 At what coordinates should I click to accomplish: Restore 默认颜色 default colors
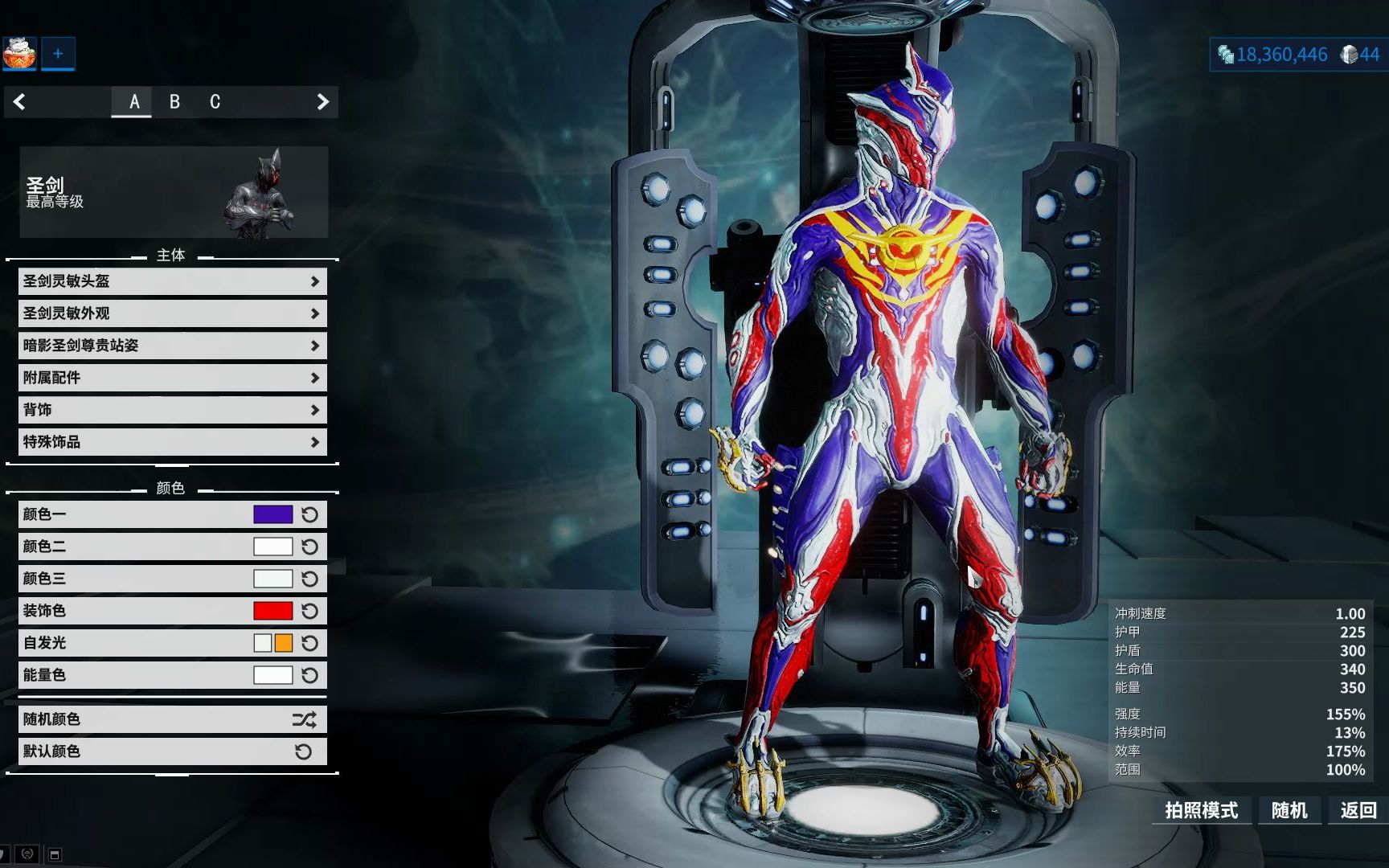(172, 751)
